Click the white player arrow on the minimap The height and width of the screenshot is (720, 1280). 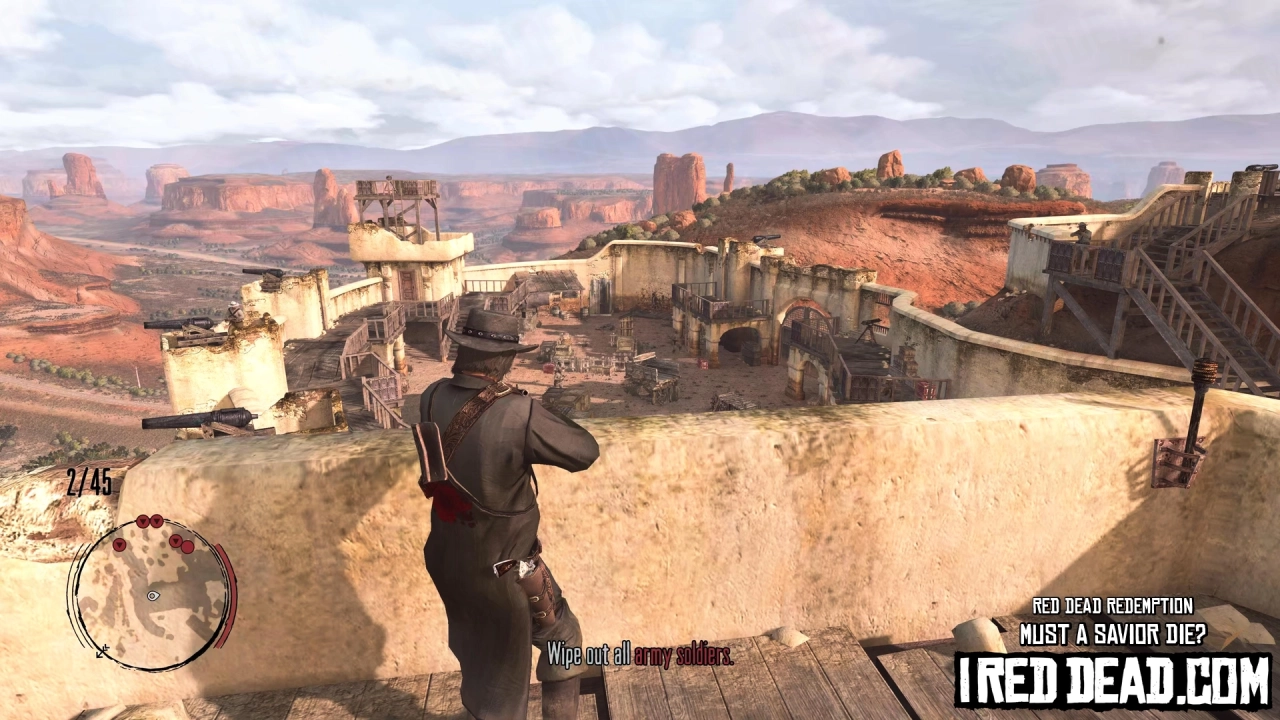152,595
